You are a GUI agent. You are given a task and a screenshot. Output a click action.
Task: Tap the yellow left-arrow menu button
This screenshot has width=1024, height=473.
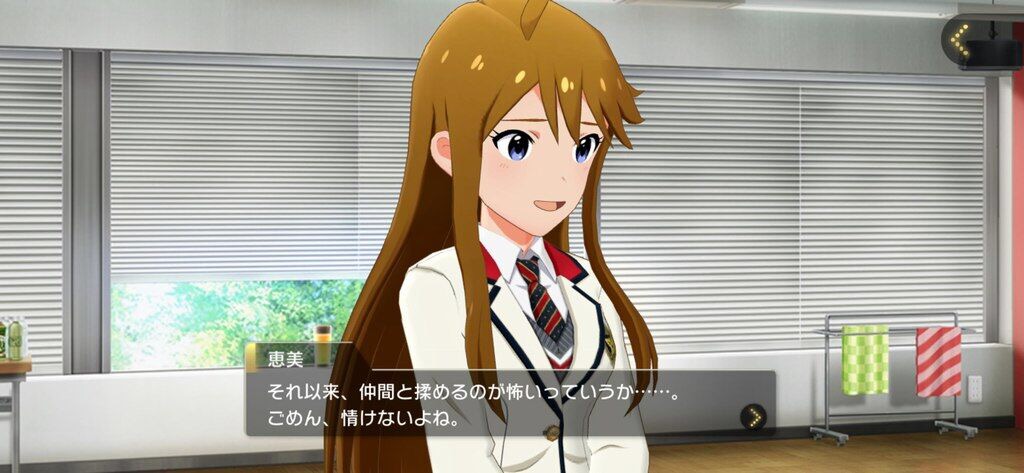click(960, 42)
